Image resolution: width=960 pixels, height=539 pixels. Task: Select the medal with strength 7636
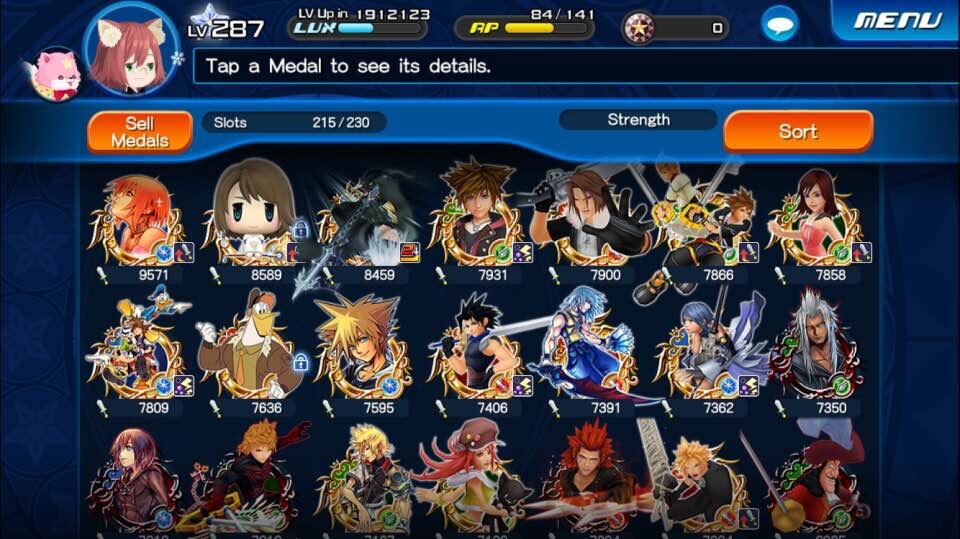[x=252, y=348]
